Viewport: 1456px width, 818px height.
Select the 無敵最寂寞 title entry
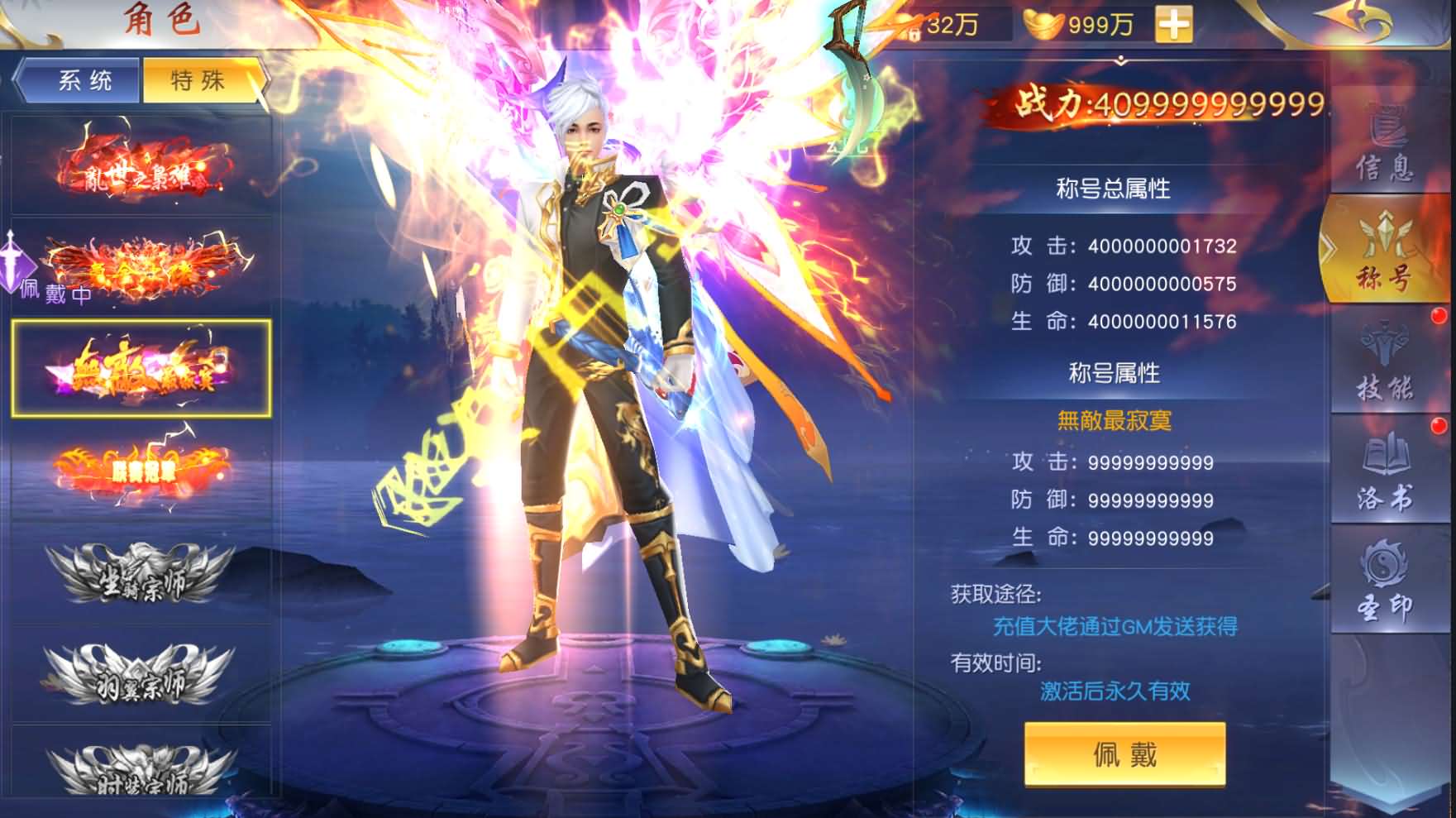click(x=141, y=368)
